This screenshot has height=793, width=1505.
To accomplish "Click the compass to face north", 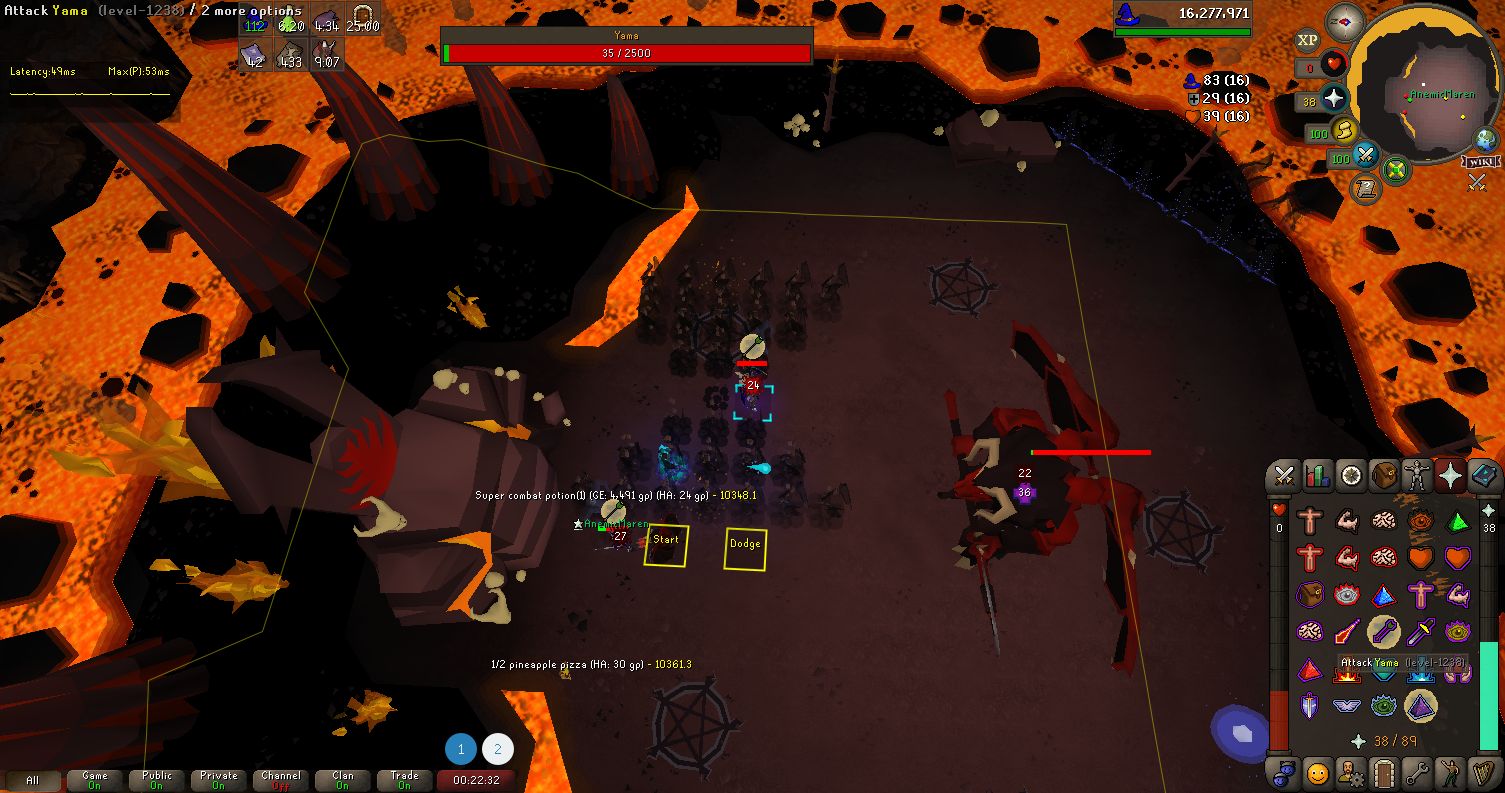I will click(1344, 22).
